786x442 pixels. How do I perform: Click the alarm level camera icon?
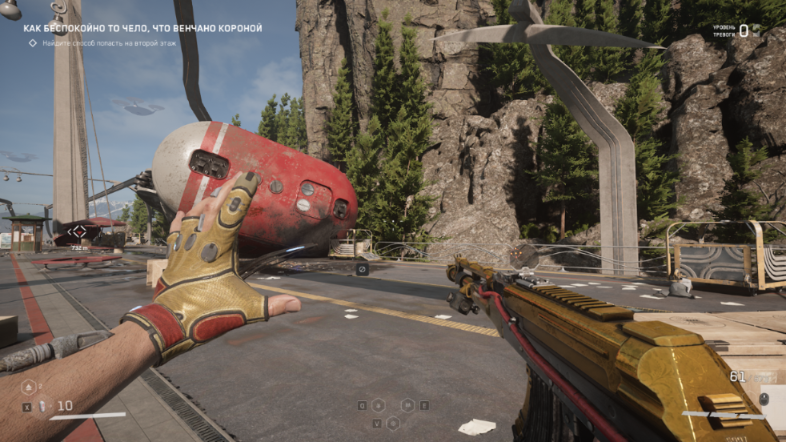pyautogui.click(x=757, y=31)
